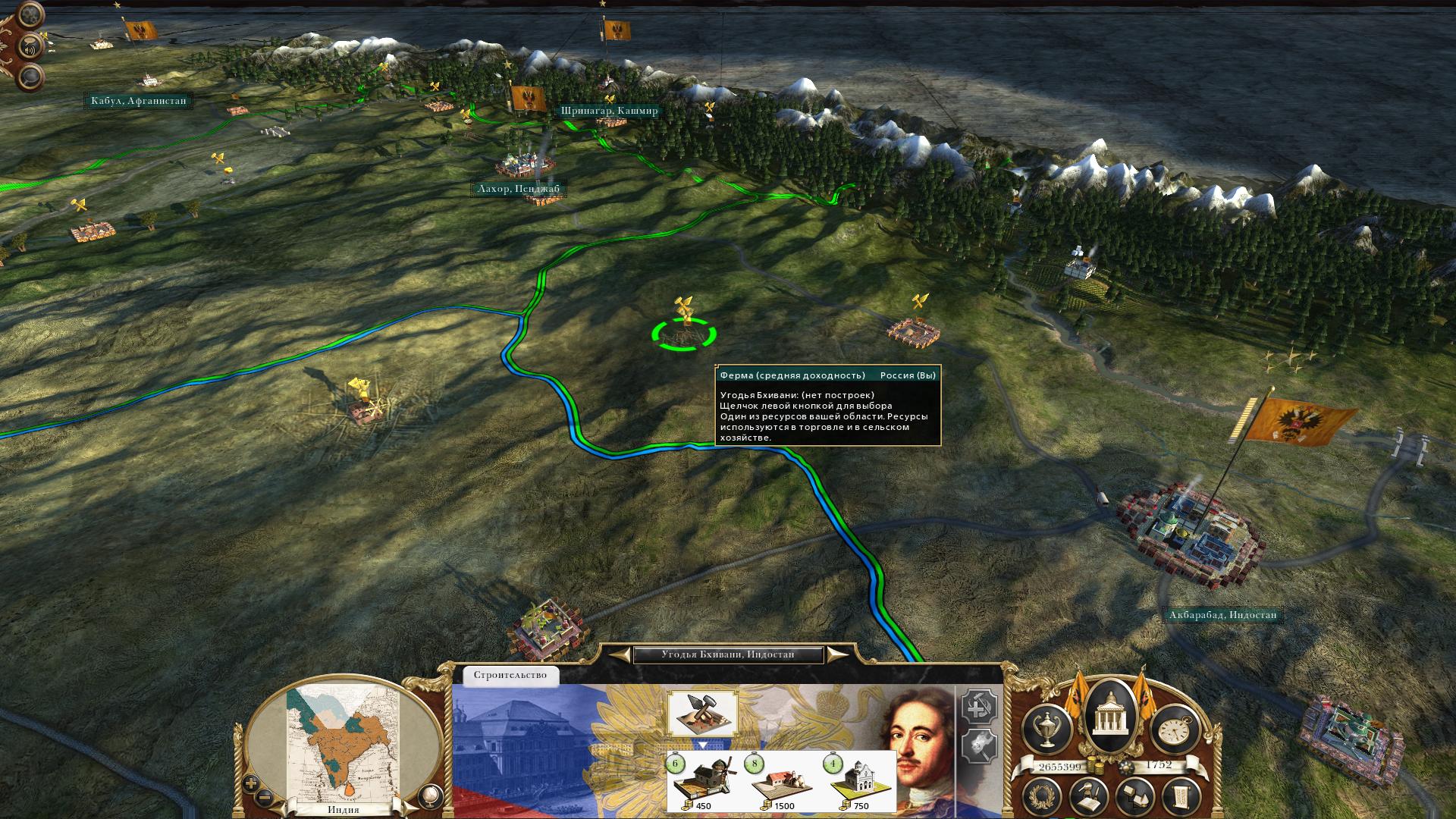Image resolution: width=1456 pixels, height=819 pixels.
Task: Select next site with right arrow
Action: (x=836, y=654)
